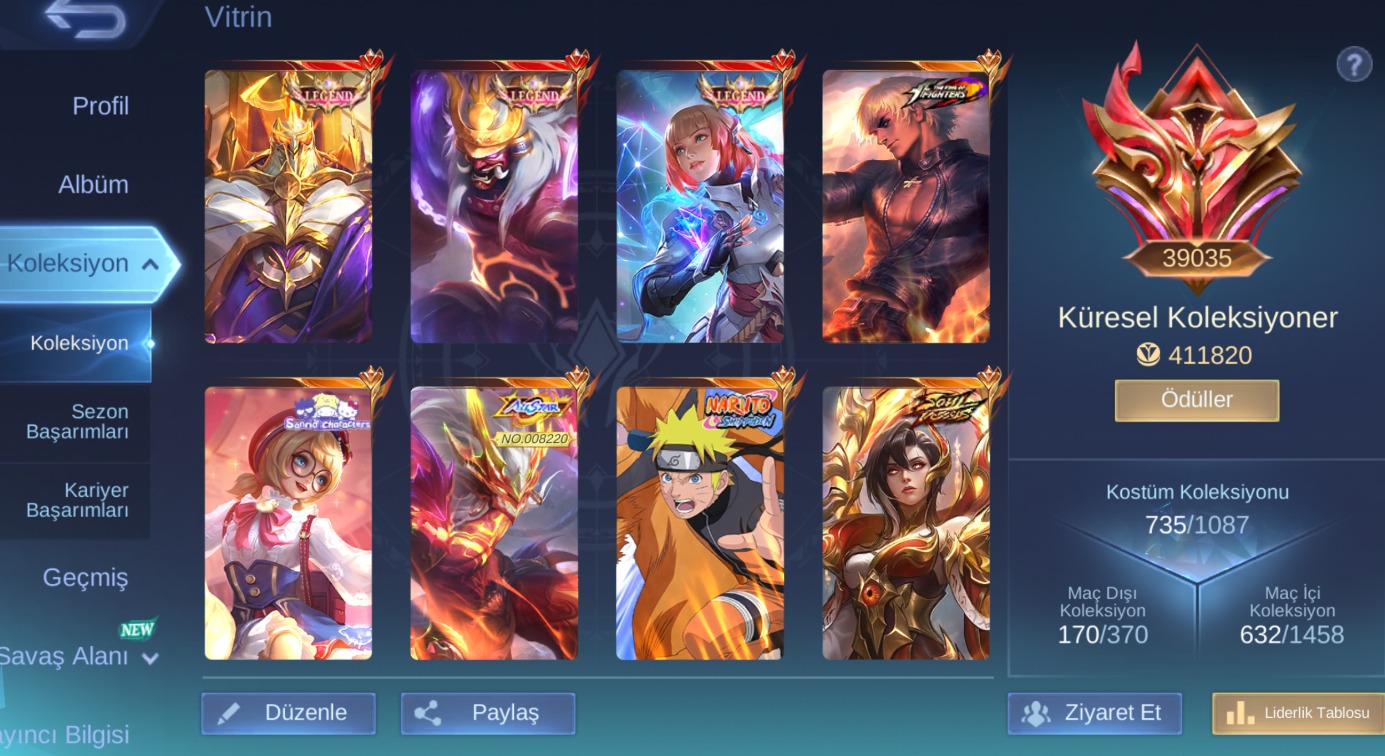Switch to the Albüm tab
Viewport: 1385px width, 756px height.
coord(93,185)
